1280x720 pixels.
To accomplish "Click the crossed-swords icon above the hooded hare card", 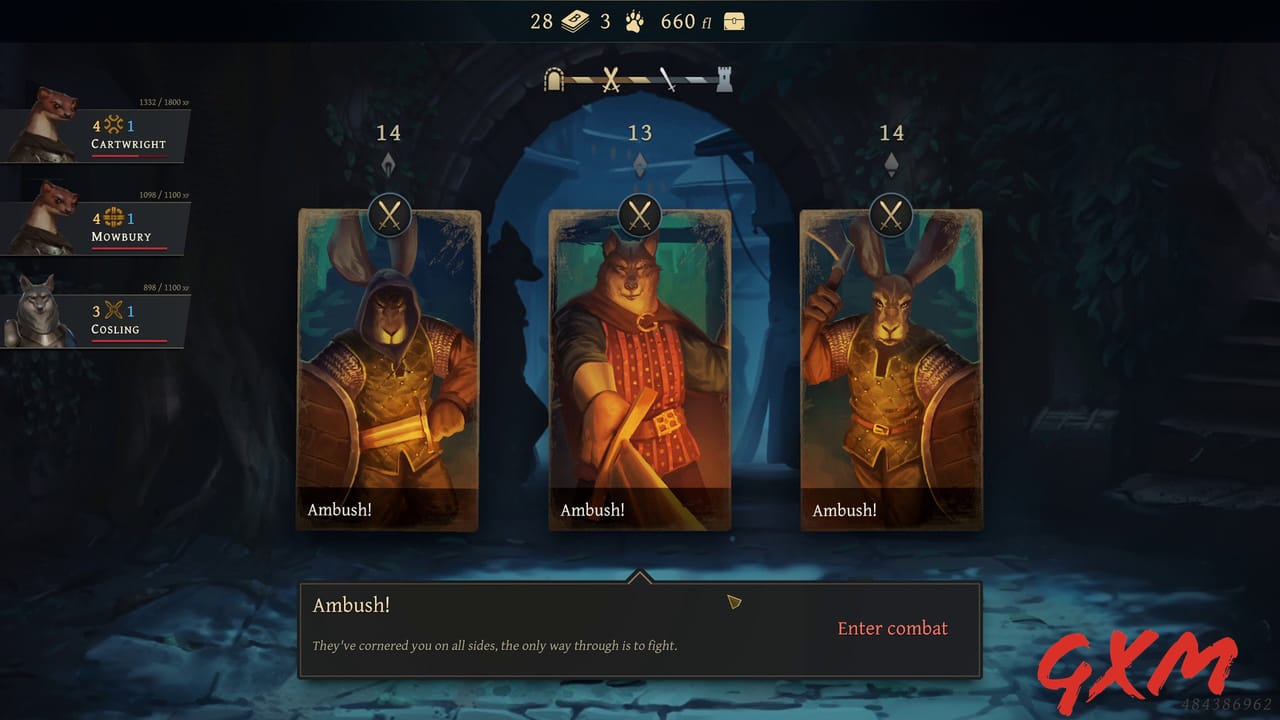I will pos(388,213).
